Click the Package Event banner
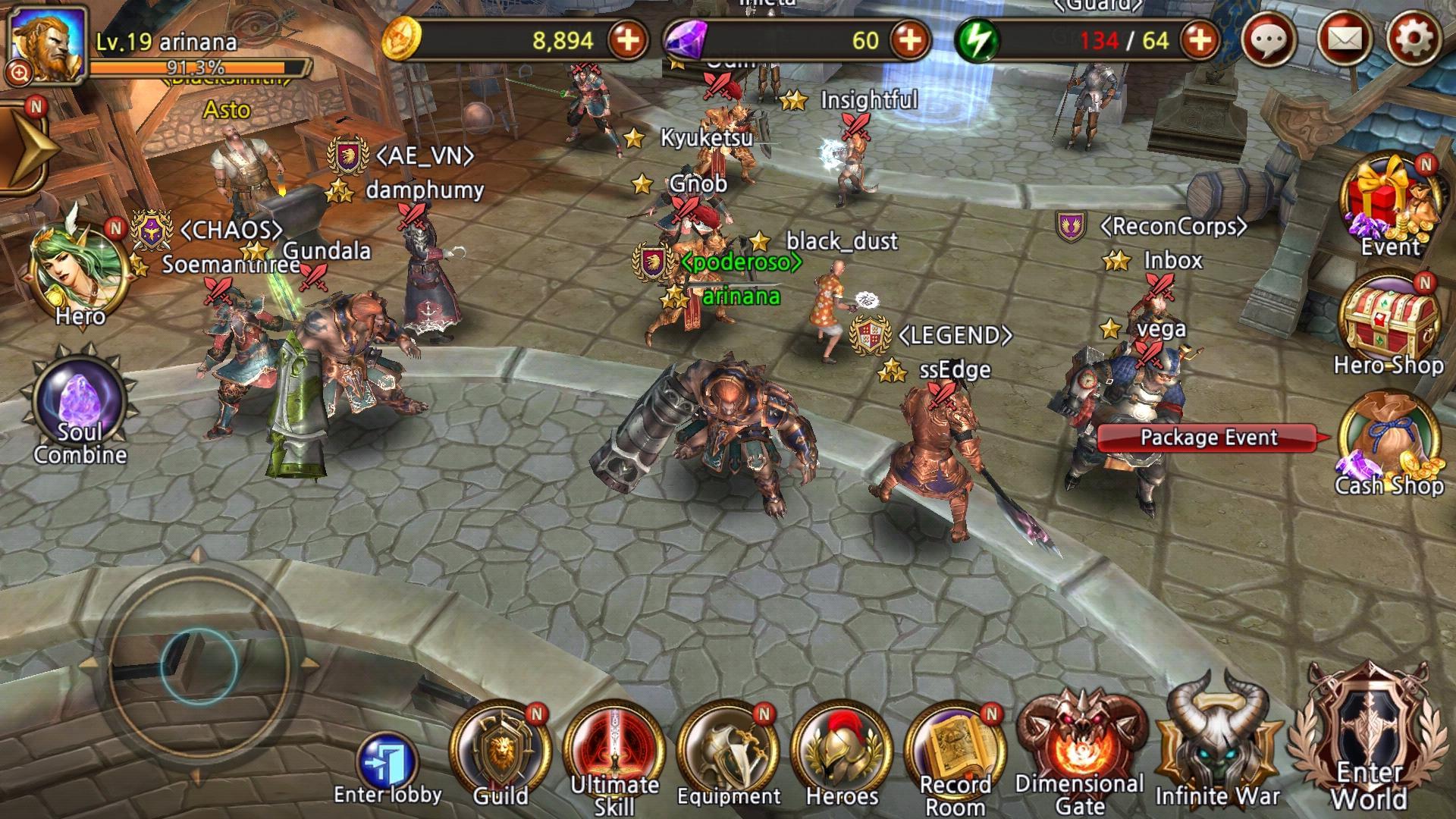The height and width of the screenshot is (819, 1456). [1207, 437]
